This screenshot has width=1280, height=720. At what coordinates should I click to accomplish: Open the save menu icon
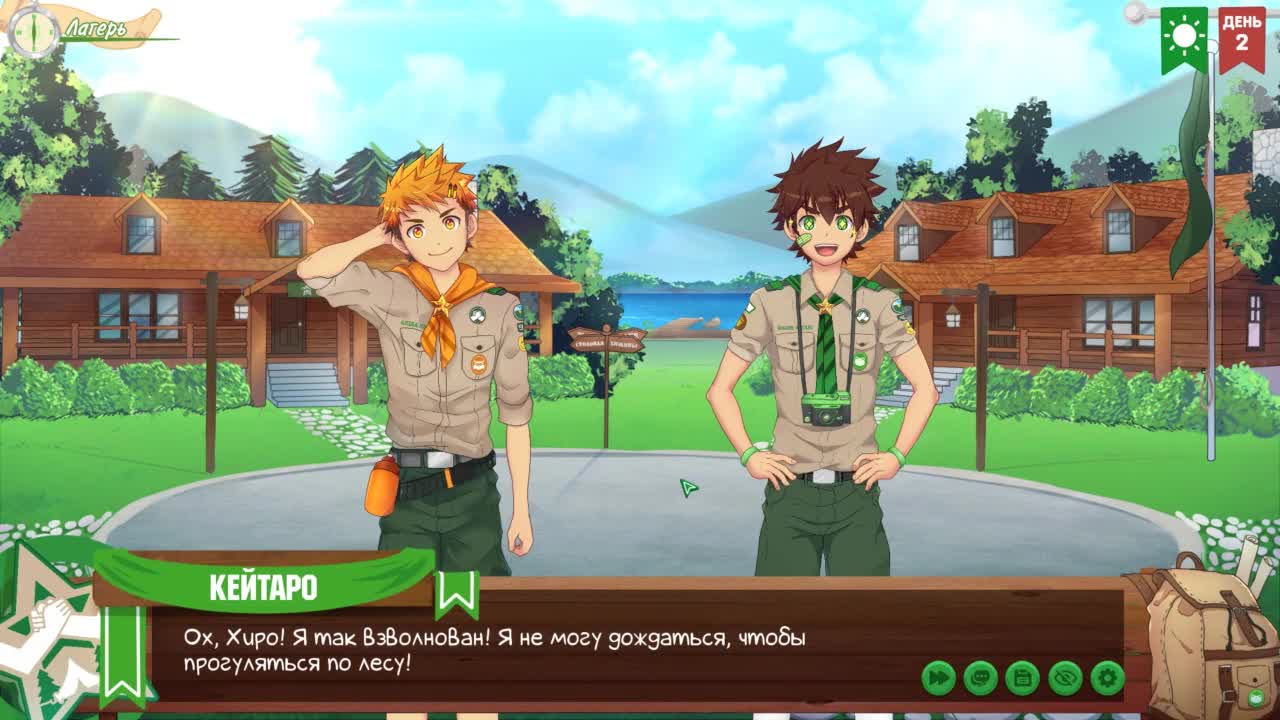coord(1023,678)
